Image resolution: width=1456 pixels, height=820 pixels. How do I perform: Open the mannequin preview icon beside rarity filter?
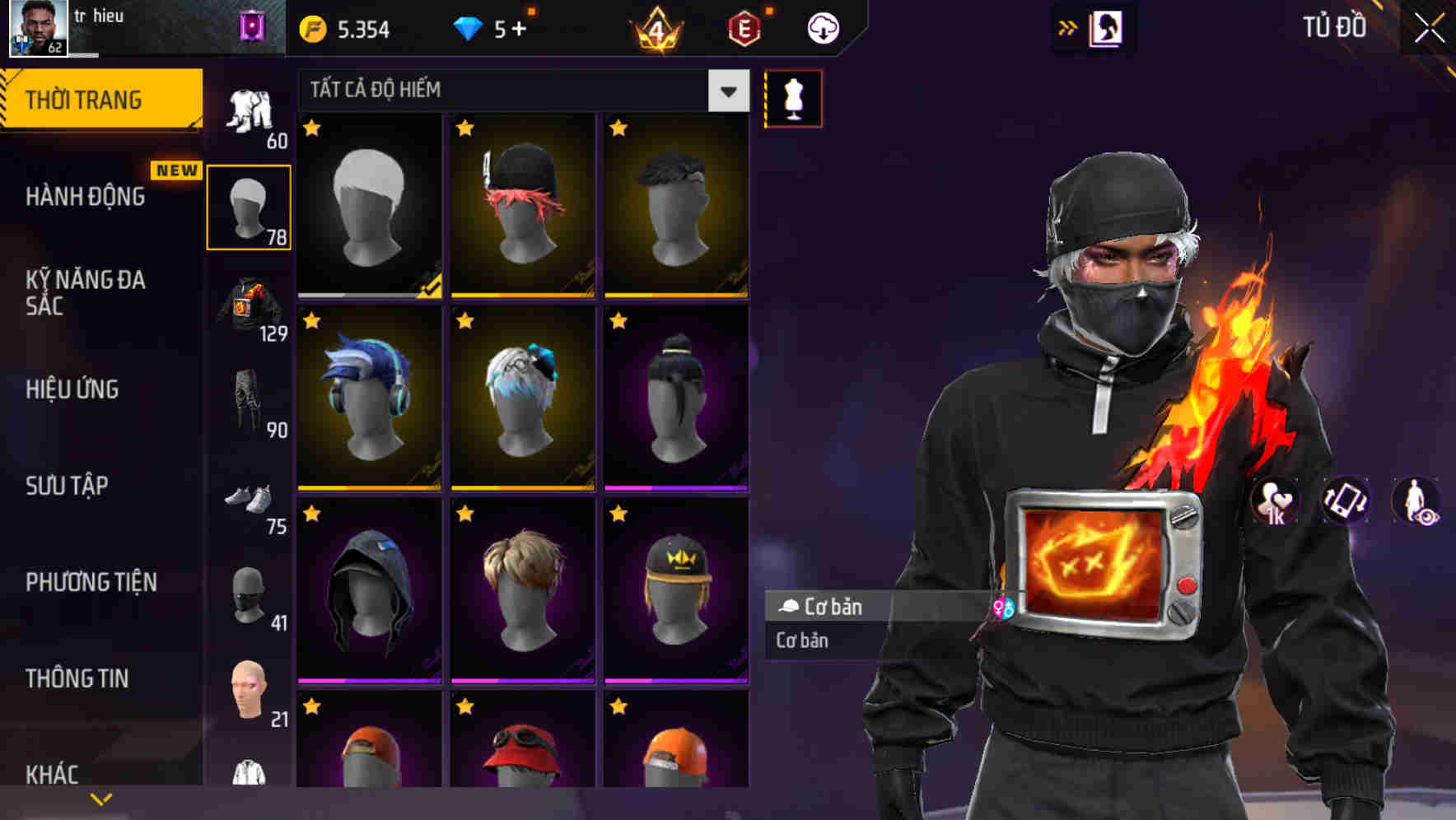coord(791,98)
